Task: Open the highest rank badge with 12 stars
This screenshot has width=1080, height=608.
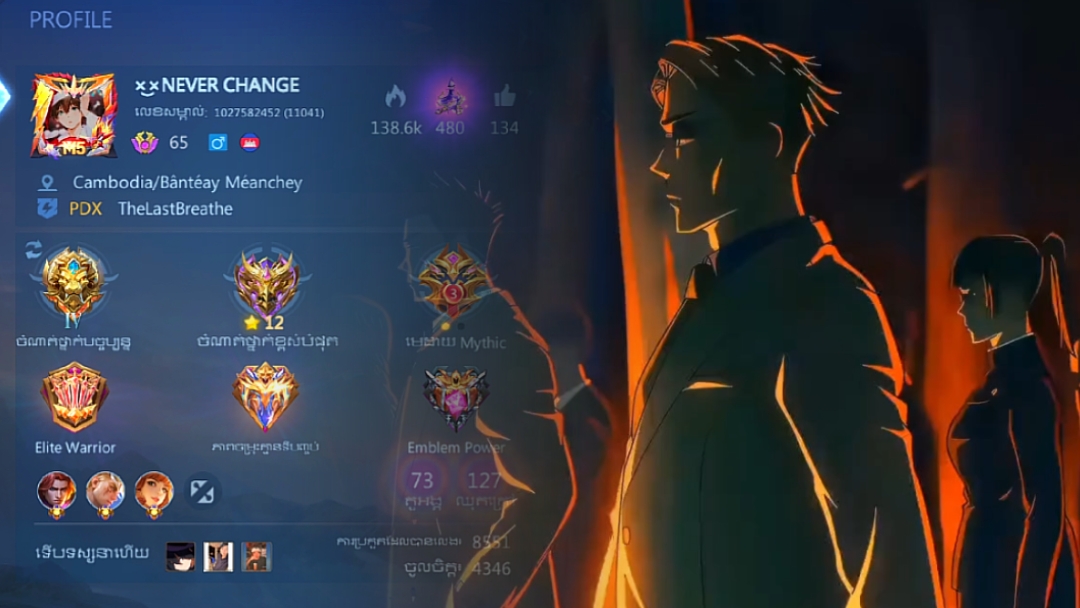Action: pyautogui.click(x=266, y=283)
